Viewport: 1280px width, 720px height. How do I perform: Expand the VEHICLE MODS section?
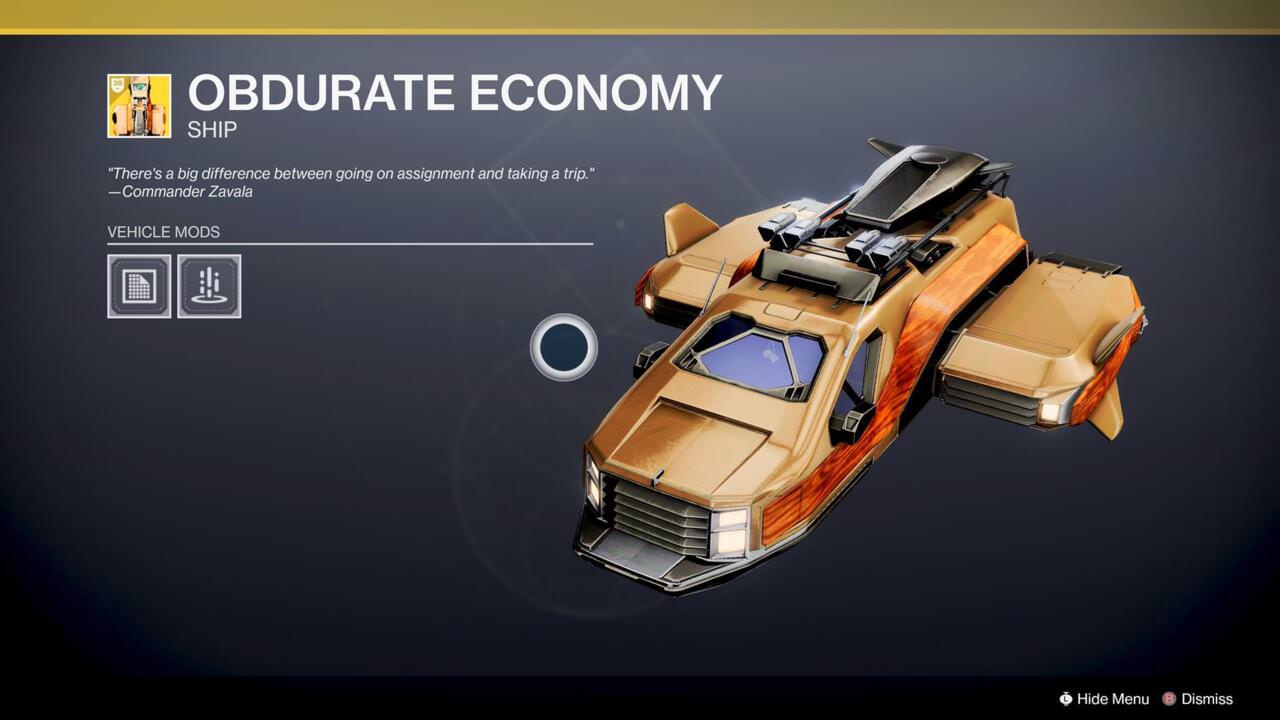[163, 231]
